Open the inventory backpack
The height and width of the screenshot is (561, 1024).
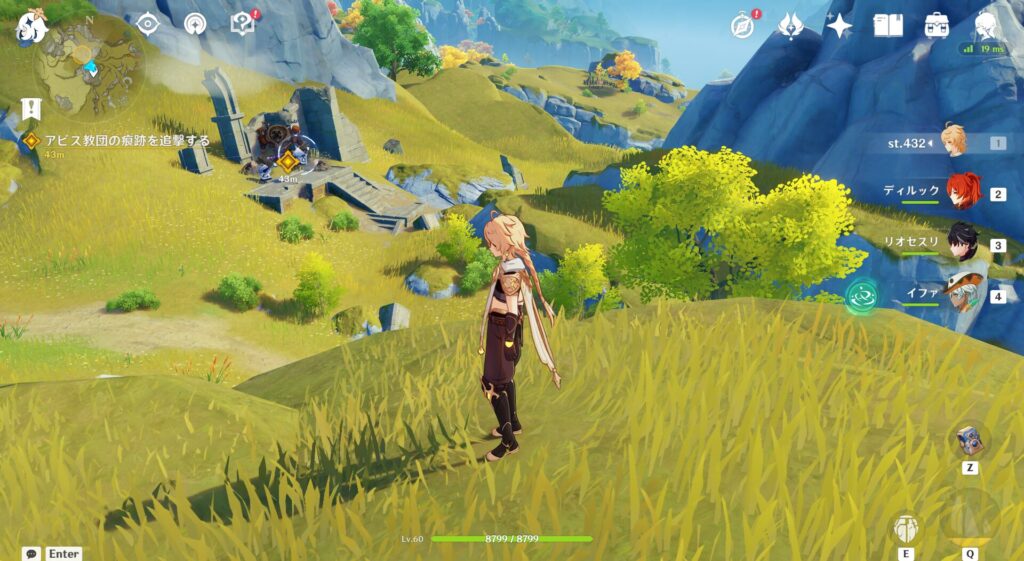coord(937,26)
